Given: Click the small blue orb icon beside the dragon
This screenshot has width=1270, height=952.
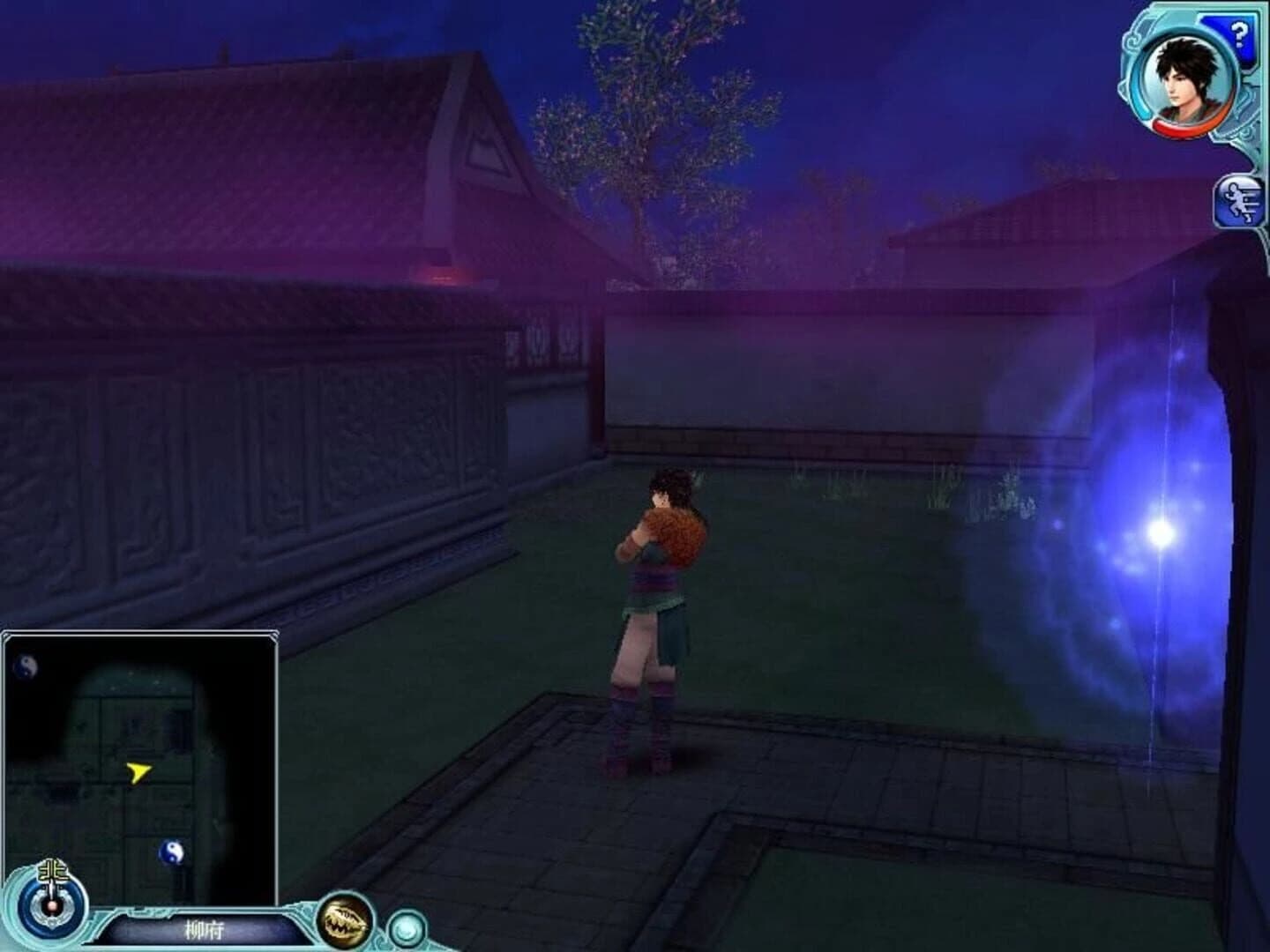Looking at the screenshot, I should coord(405,926).
